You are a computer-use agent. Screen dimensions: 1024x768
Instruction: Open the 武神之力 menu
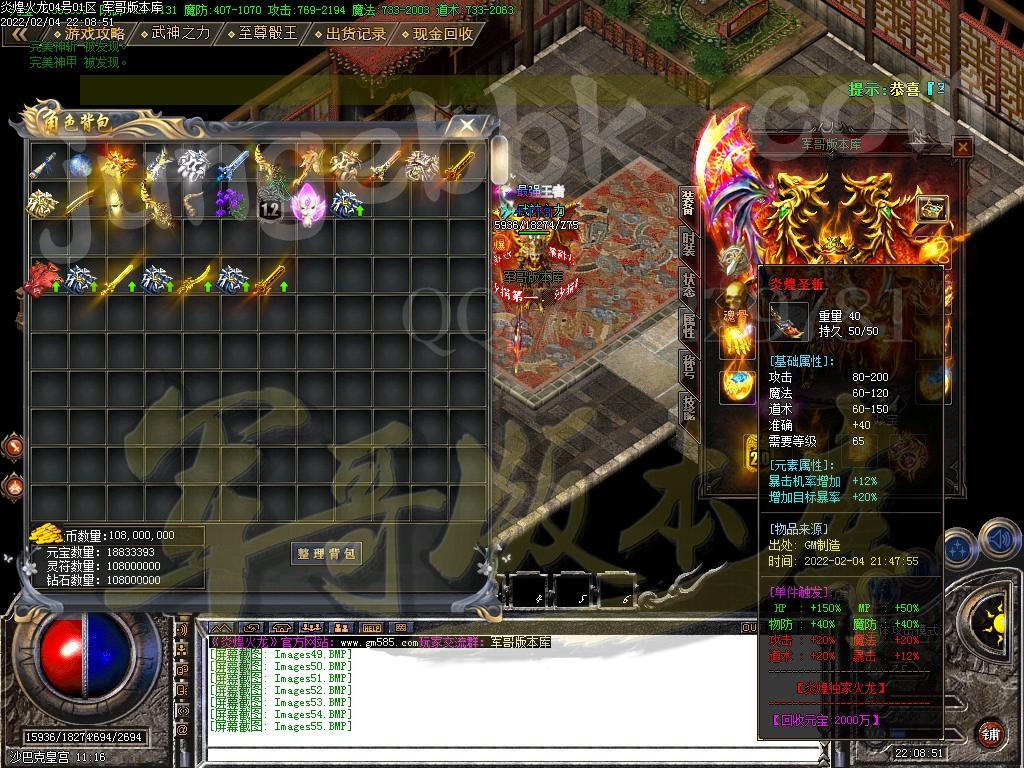(173, 33)
